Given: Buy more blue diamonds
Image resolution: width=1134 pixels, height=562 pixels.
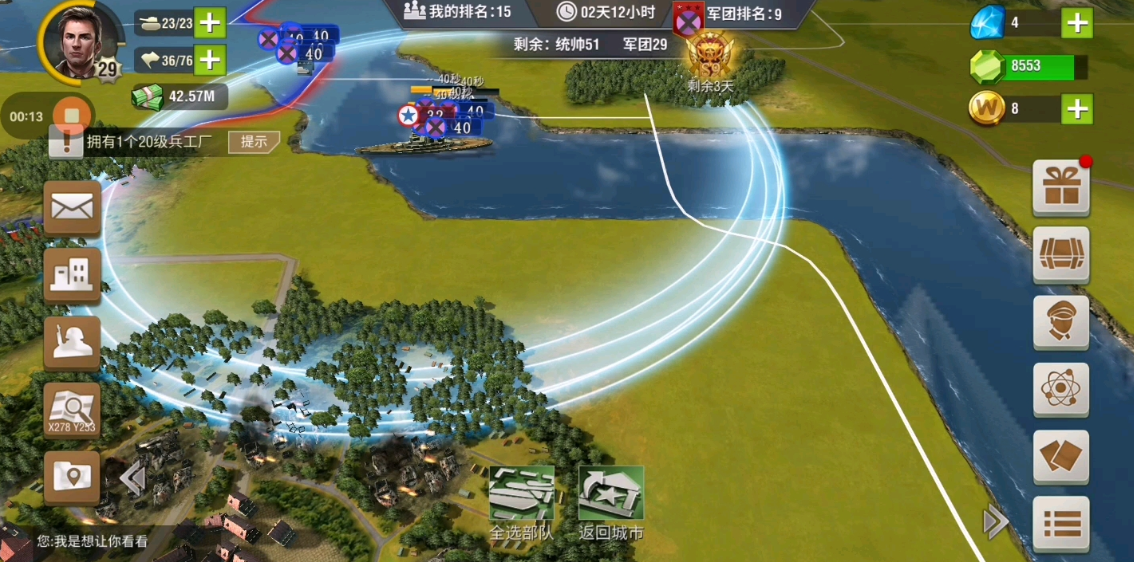Looking at the screenshot, I should pos(1076,23).
